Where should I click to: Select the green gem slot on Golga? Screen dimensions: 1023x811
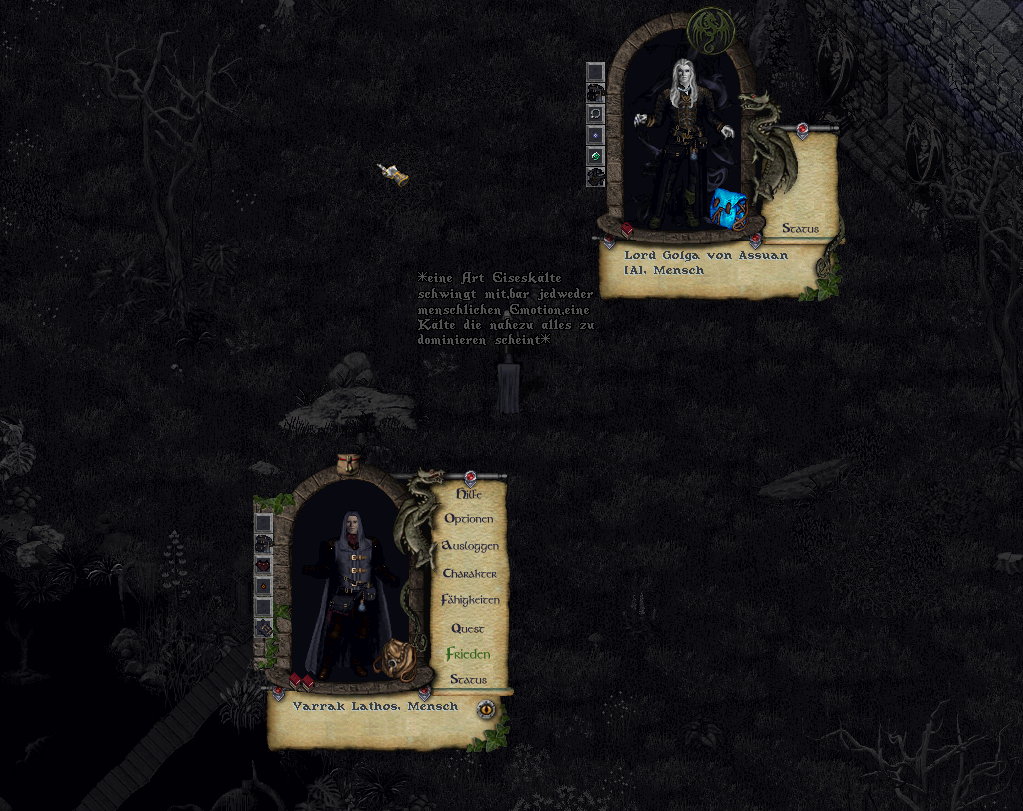(595, 156)
